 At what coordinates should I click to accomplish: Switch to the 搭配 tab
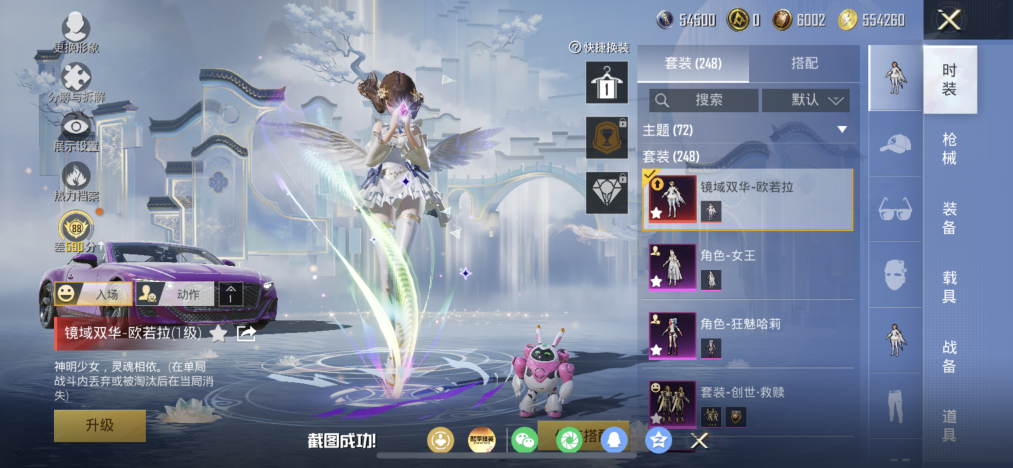[804, 63]
